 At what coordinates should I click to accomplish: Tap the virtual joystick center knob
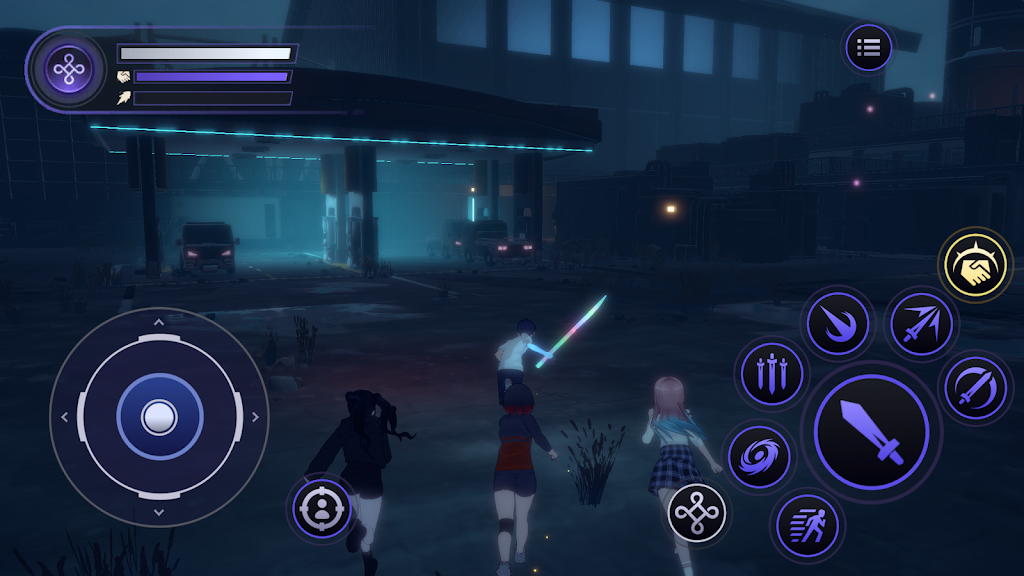click(158, 416)
